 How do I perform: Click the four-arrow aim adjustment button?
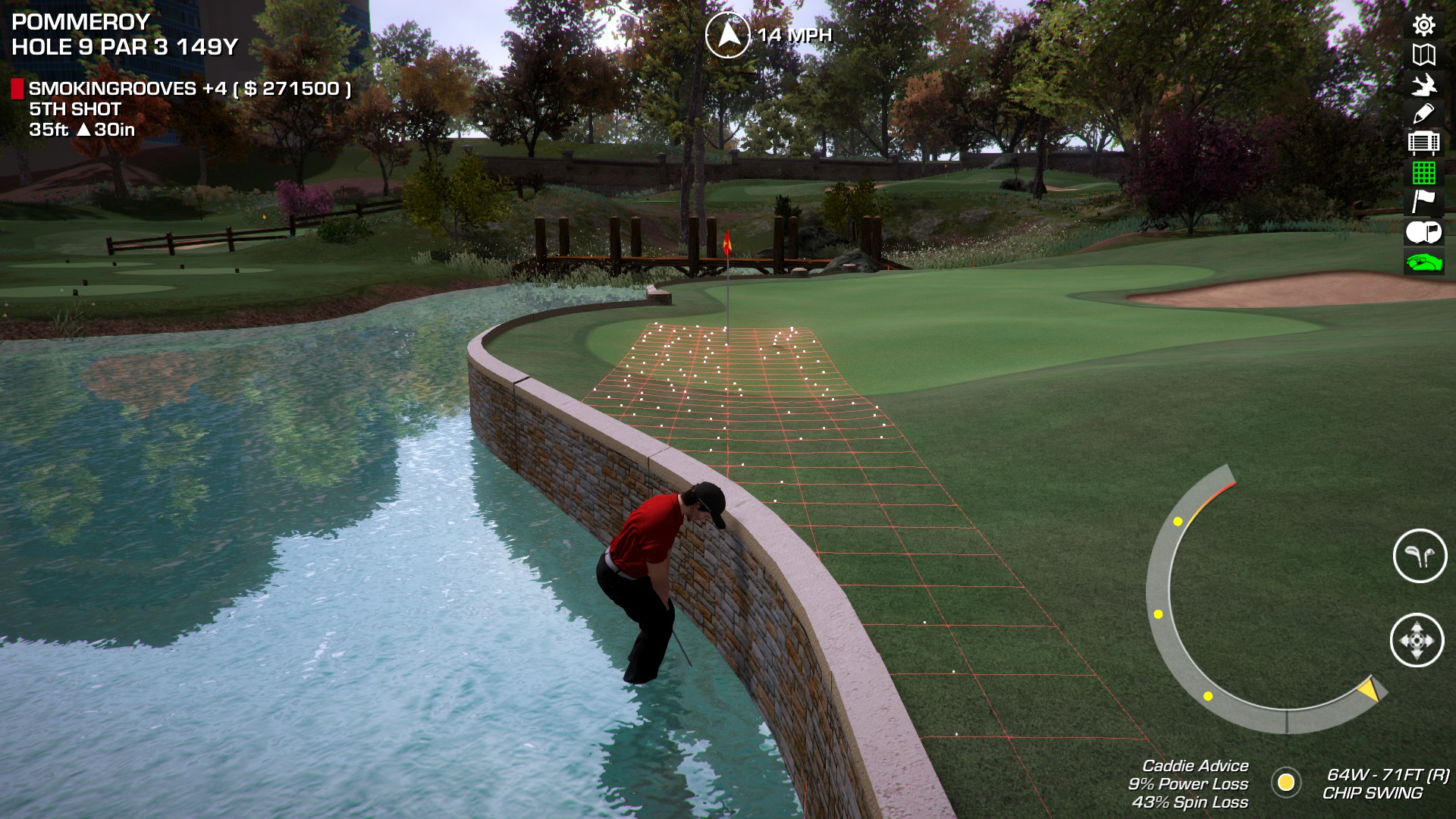pyautogui.click(x=1417, y=640)
